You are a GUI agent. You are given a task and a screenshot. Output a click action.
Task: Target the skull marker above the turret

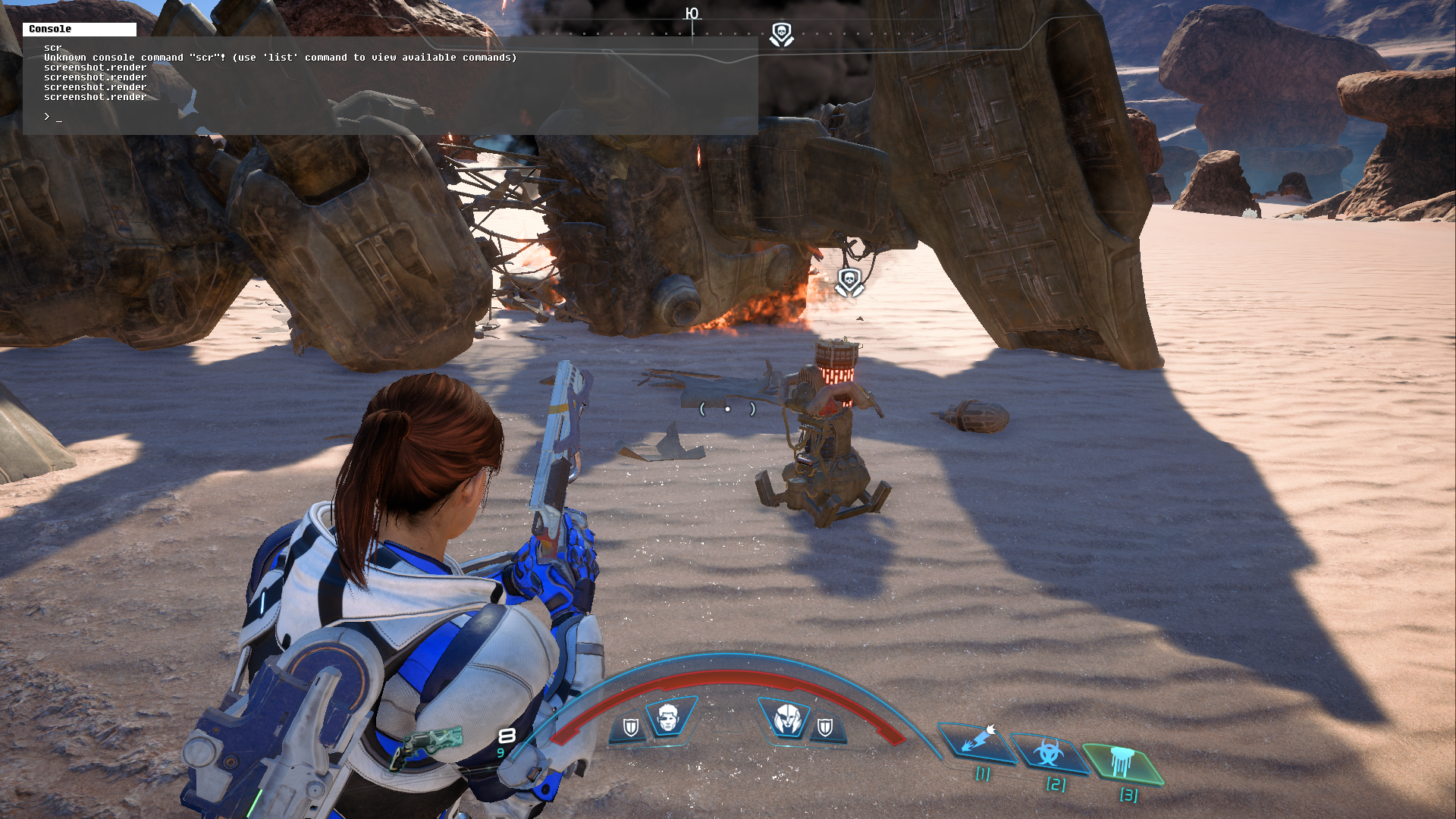(x=849, y=281)
